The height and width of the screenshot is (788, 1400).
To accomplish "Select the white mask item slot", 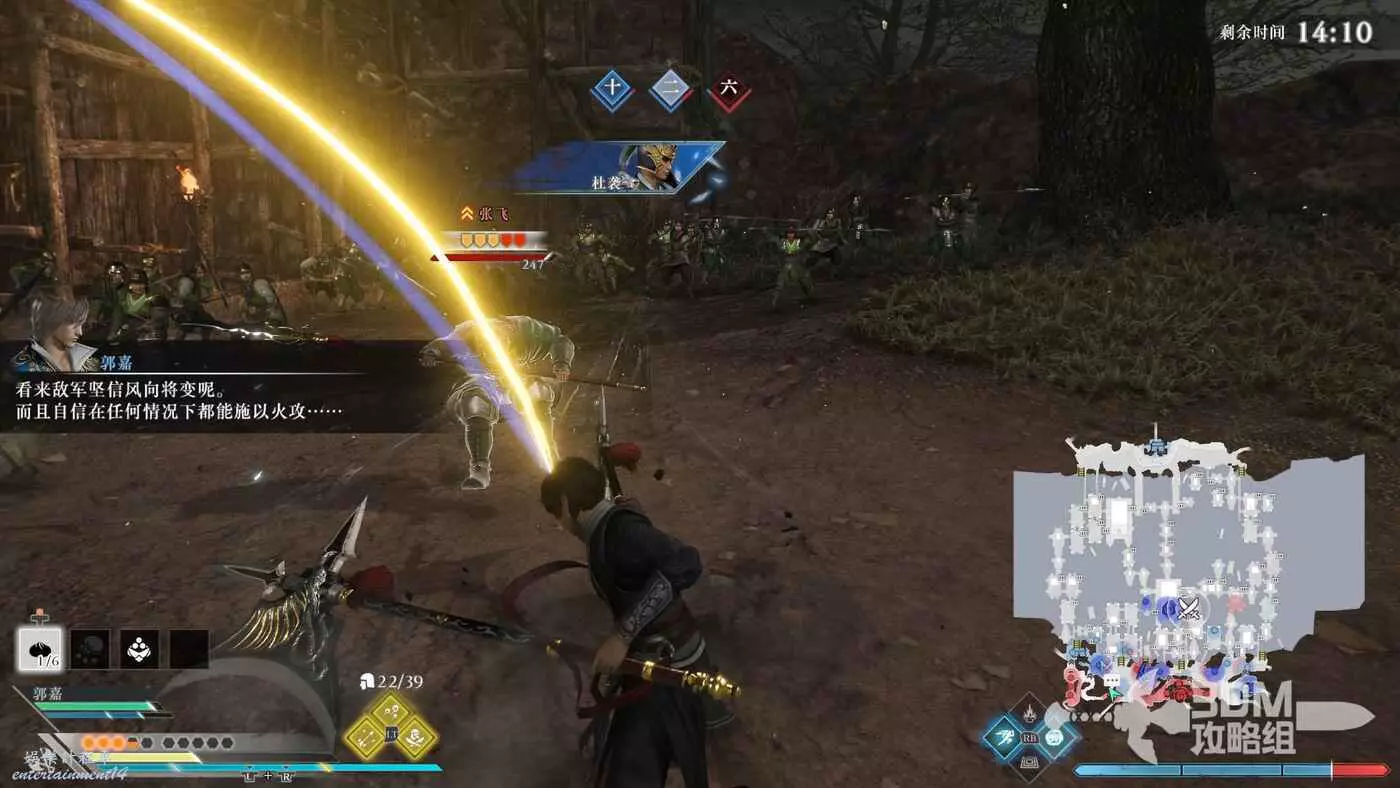I will (x=139, y=649).
